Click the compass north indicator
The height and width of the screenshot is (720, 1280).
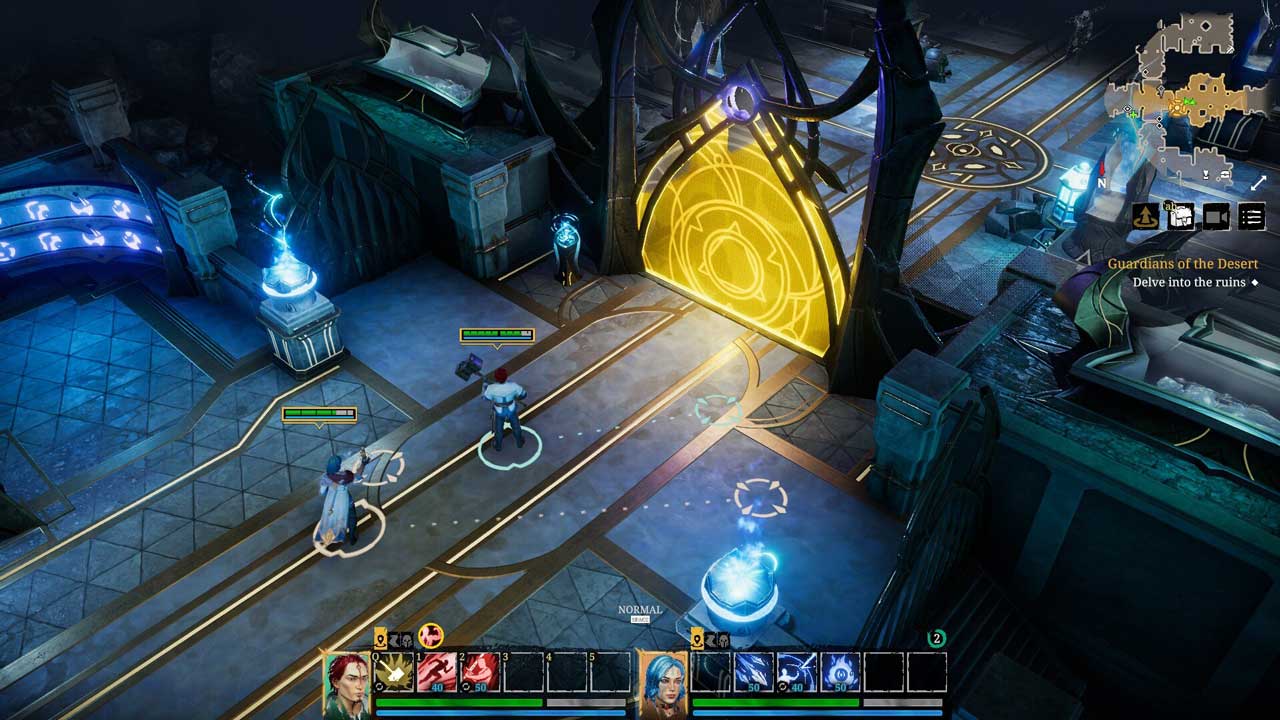click(1102, 182)
